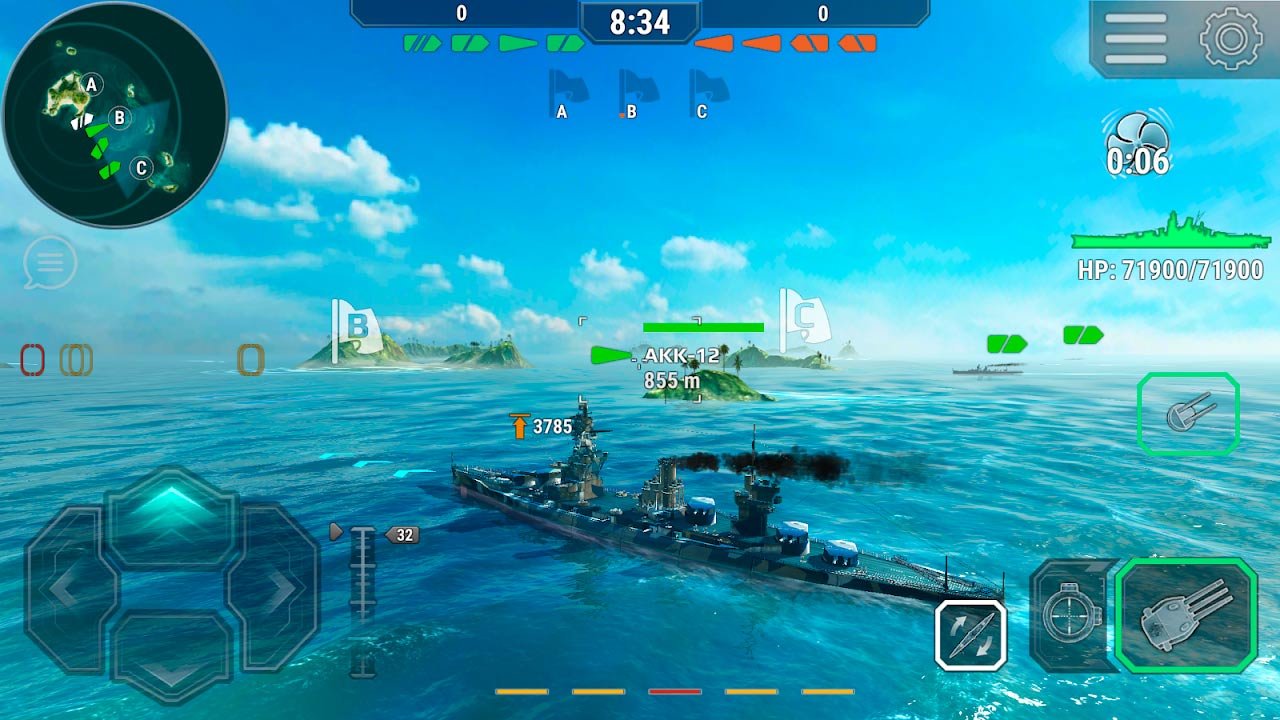Fire the main triple-gun turret
The height and width of the screenshot is (720, 1280).
(1185, 614)
